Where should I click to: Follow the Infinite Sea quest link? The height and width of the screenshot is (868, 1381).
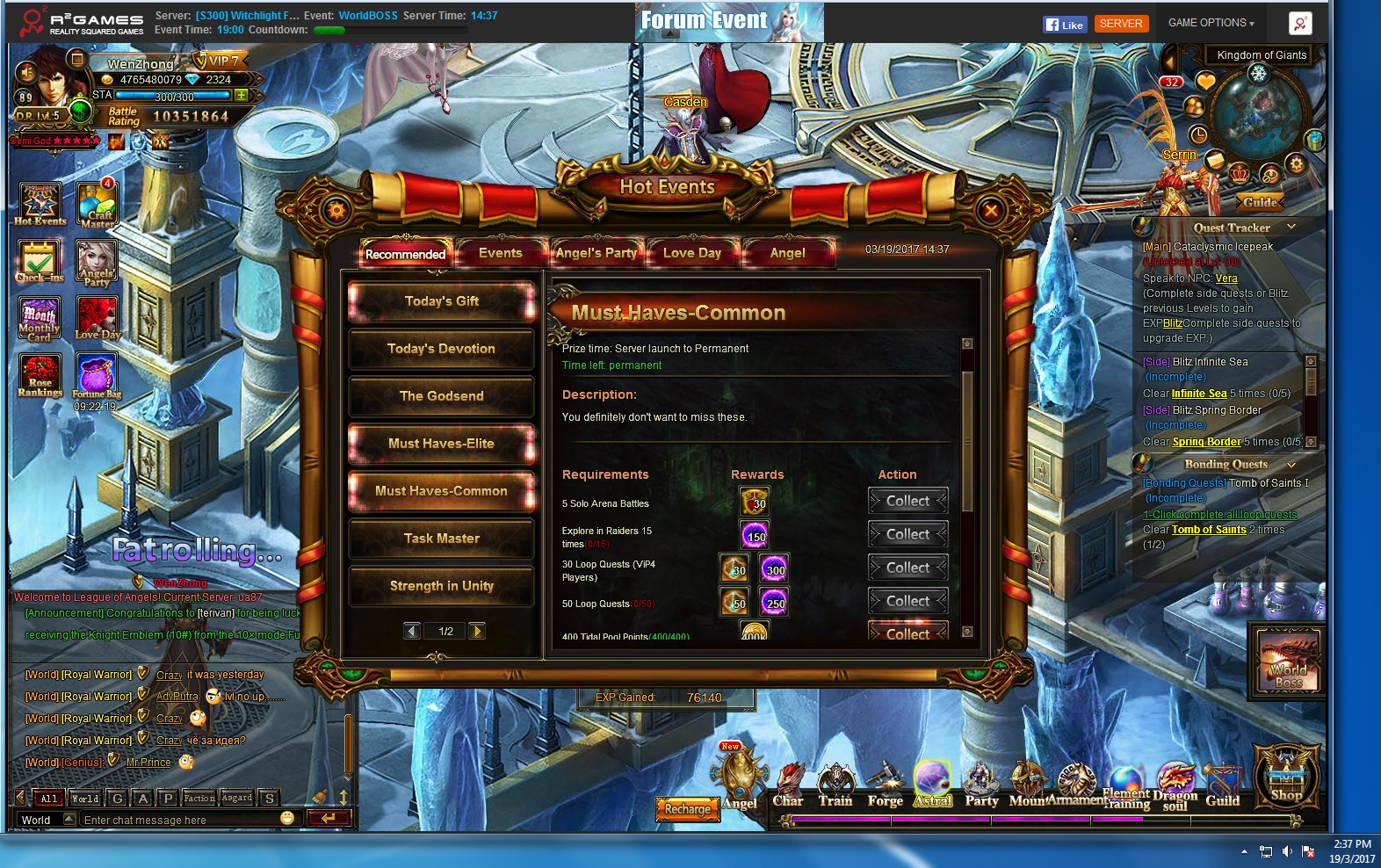coord(1199,394)
